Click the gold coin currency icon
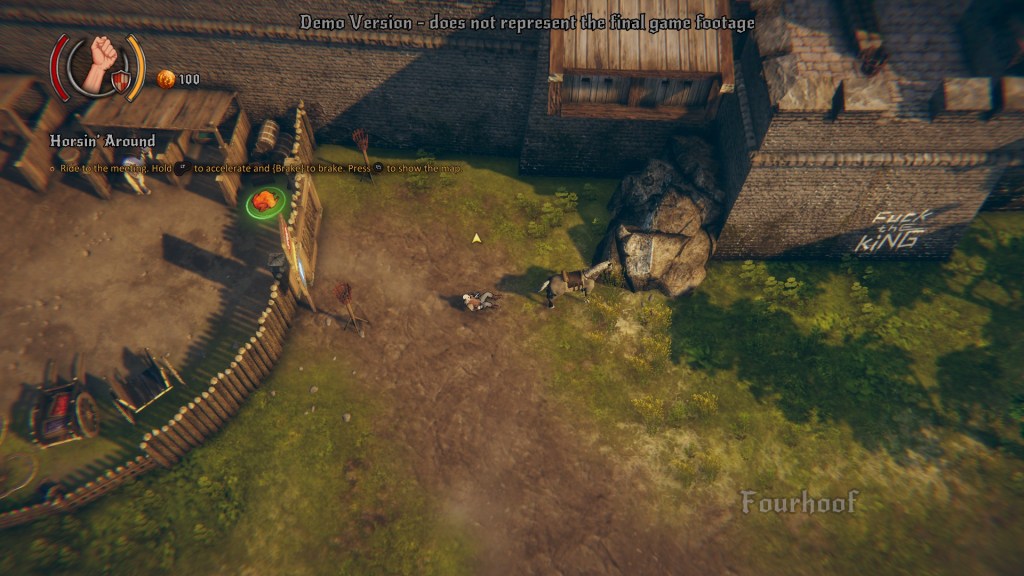Screen dimensions: 1024x576 coord(166,79)
